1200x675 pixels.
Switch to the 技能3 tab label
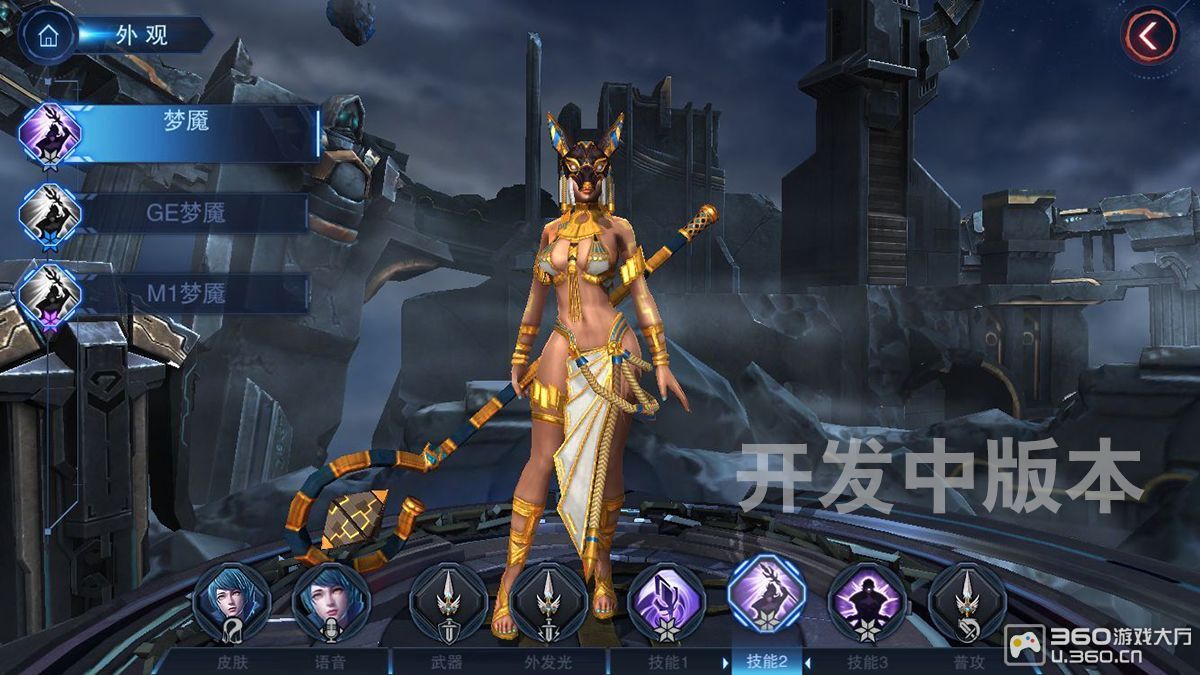(866, 661)
